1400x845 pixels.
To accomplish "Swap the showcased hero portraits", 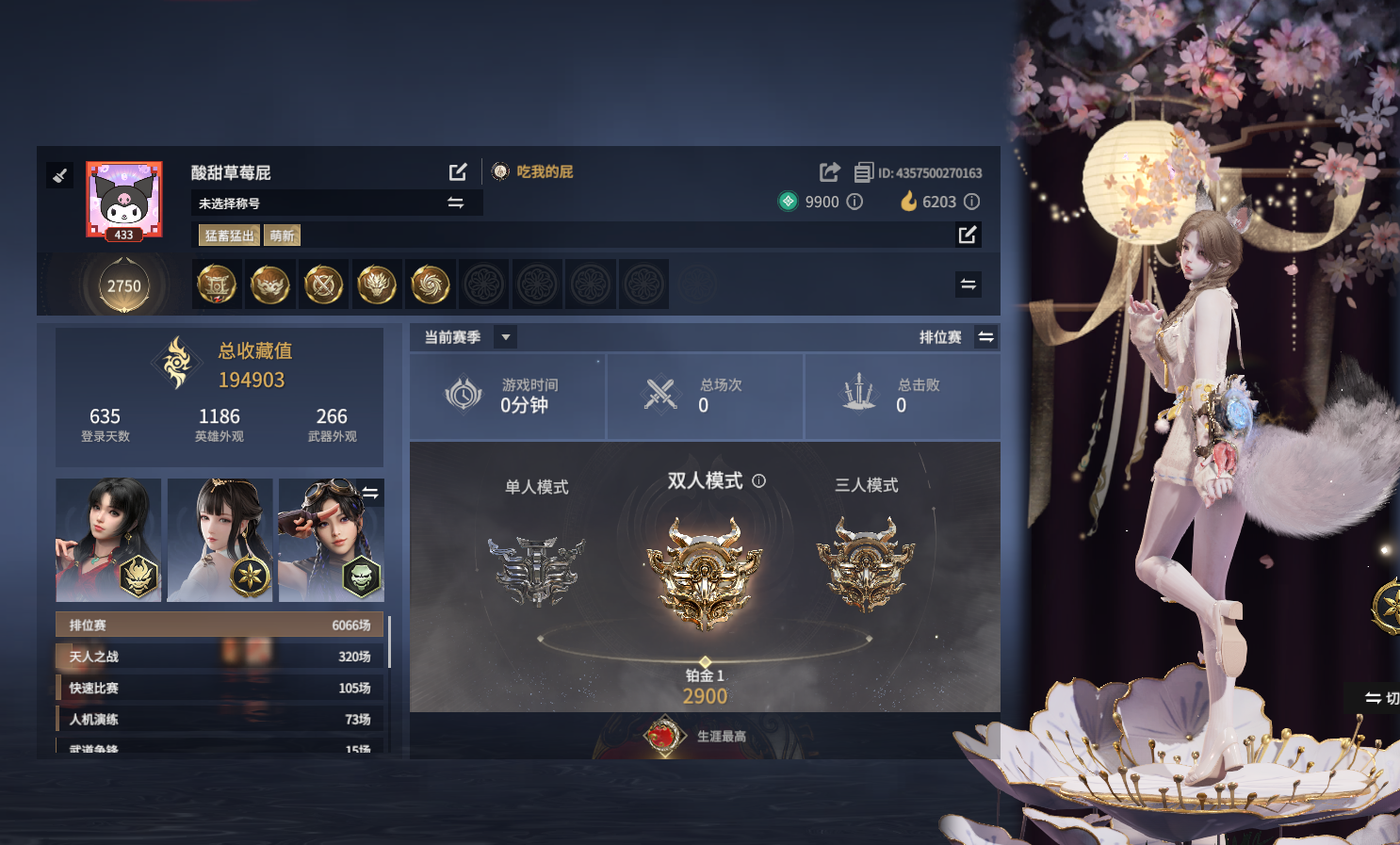I will (x=371, y=493).
